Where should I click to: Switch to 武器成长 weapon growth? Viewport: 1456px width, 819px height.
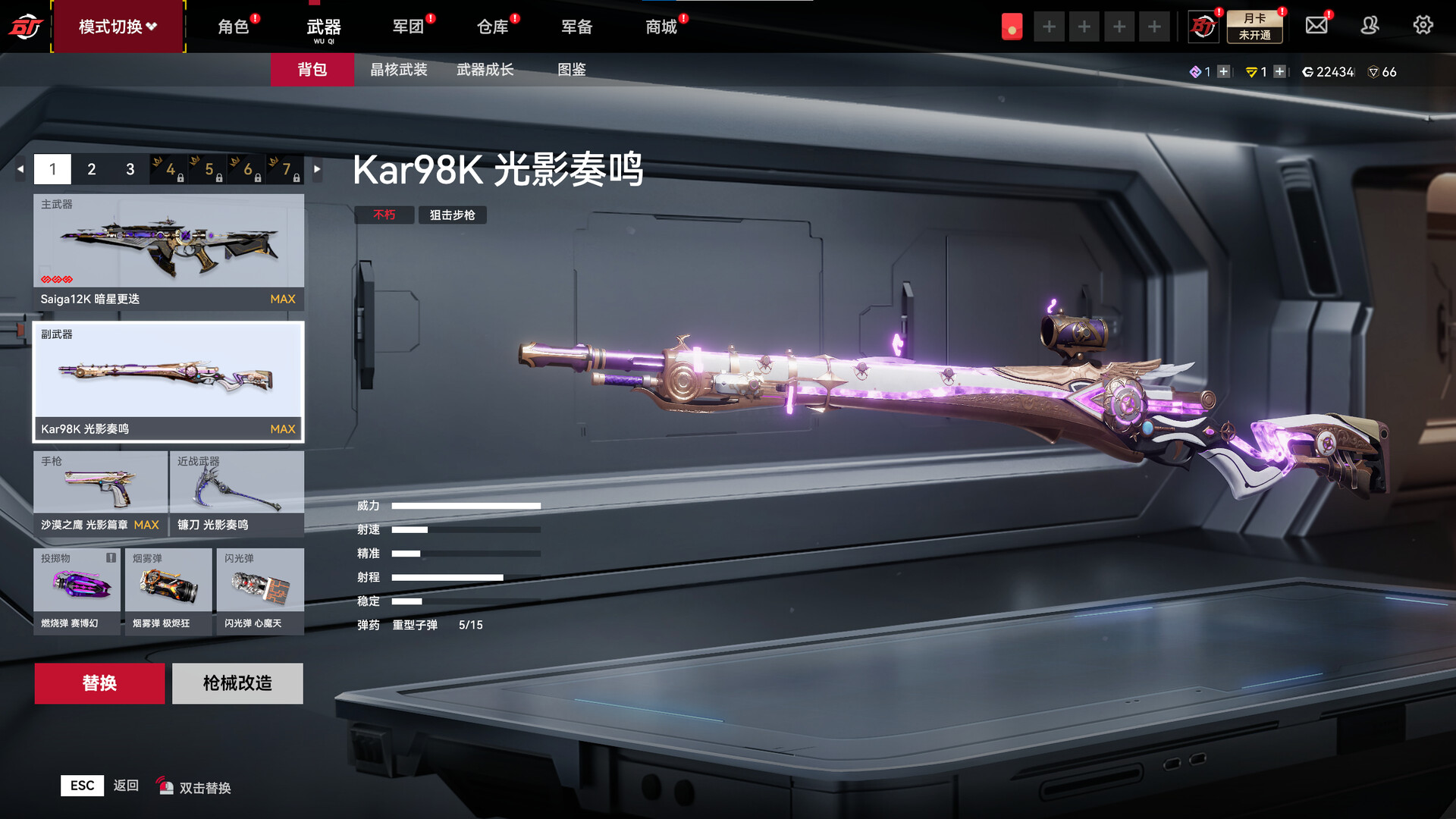[x=485, y=70]
